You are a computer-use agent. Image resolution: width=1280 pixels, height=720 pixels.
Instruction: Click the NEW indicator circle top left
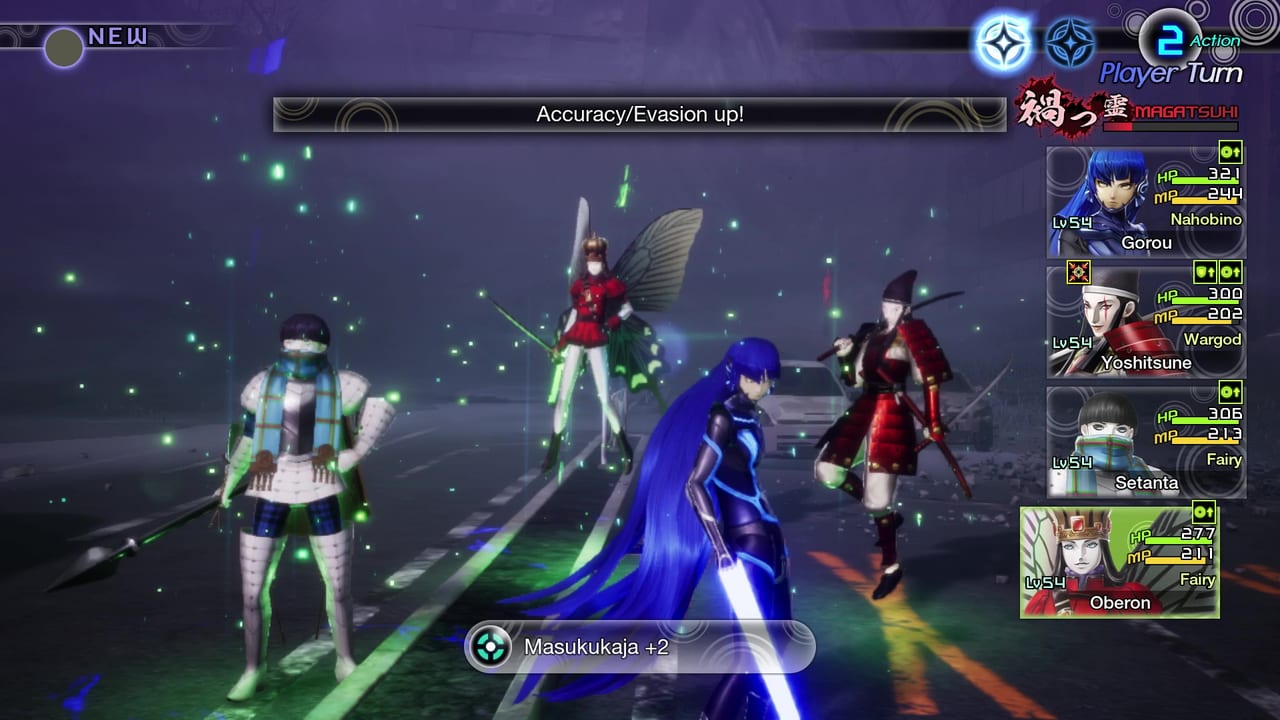(x=62, y=48)
